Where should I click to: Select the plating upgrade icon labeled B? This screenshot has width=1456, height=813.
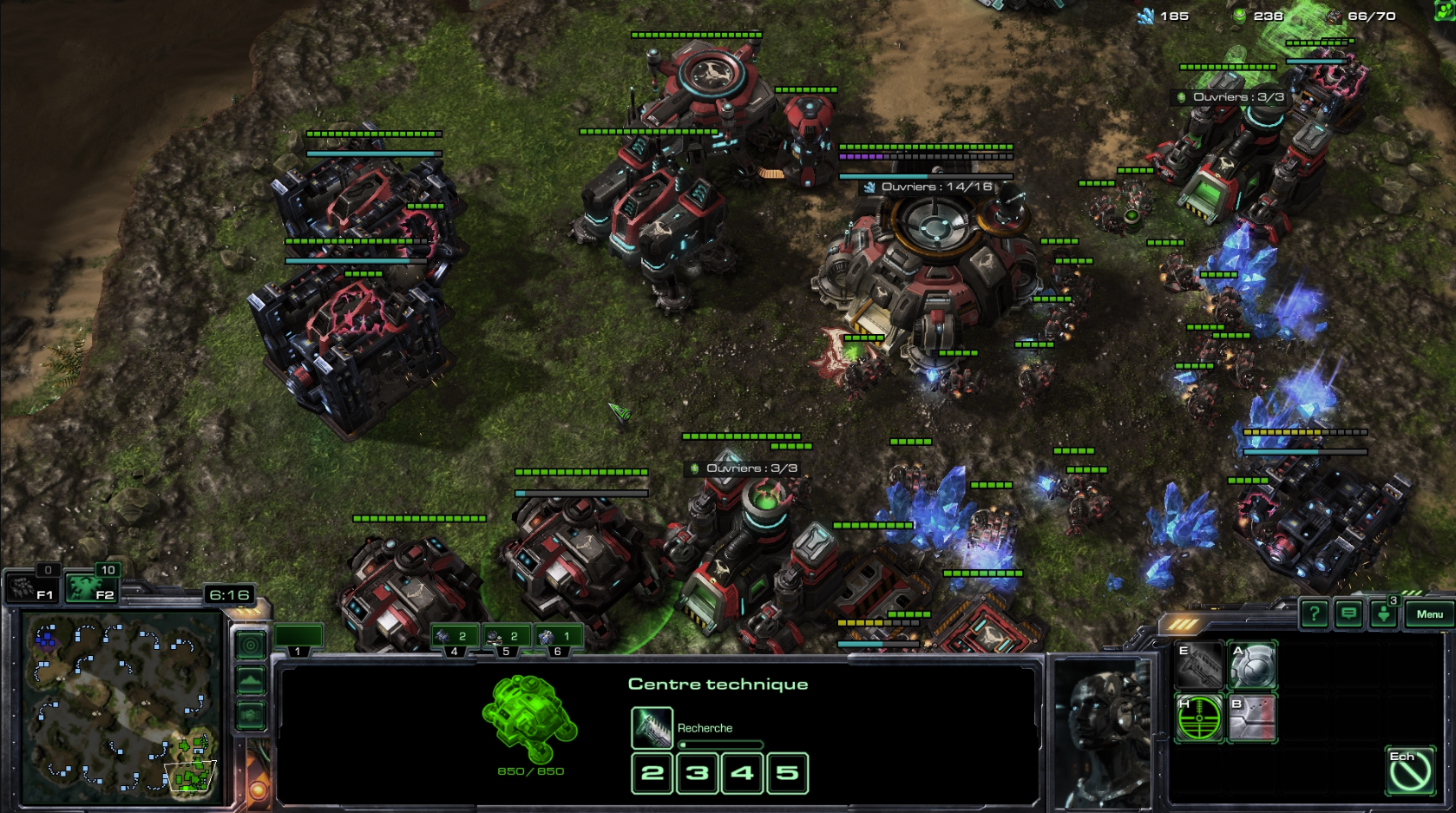pos(1252,718)
